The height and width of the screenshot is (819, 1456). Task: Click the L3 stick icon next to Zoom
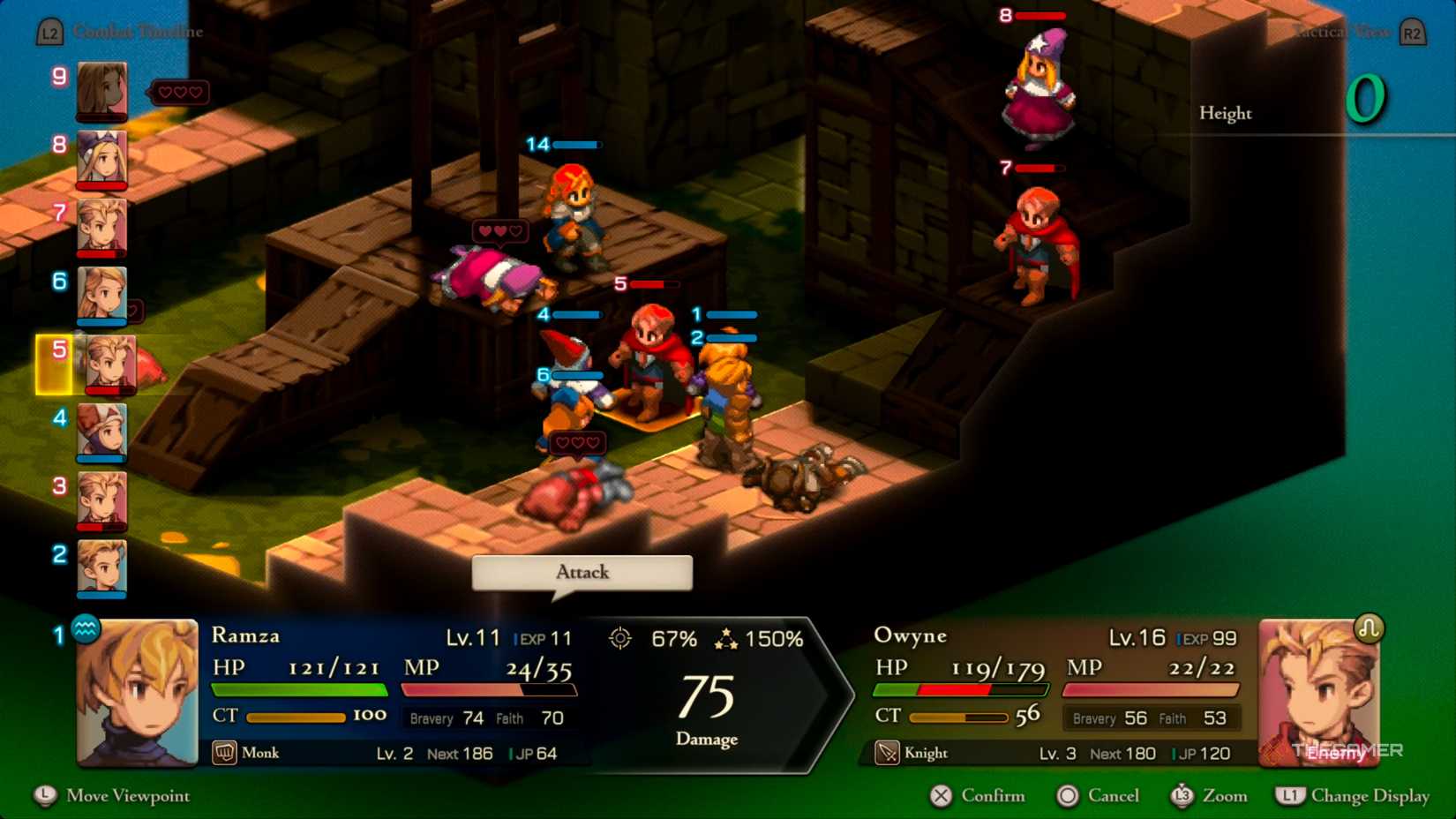click(1182, 796)
